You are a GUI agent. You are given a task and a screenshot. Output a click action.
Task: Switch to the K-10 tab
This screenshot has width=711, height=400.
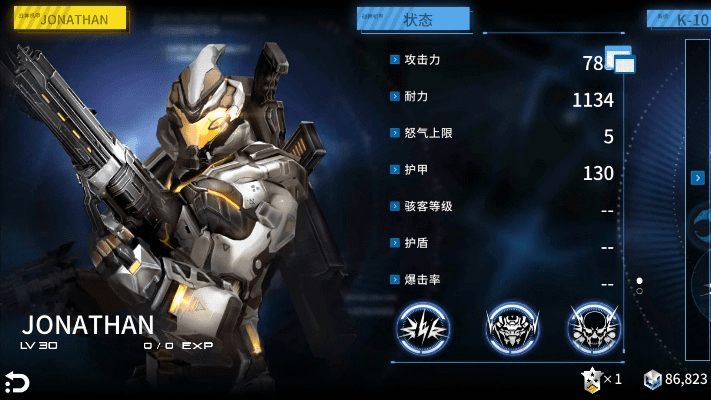680,19
